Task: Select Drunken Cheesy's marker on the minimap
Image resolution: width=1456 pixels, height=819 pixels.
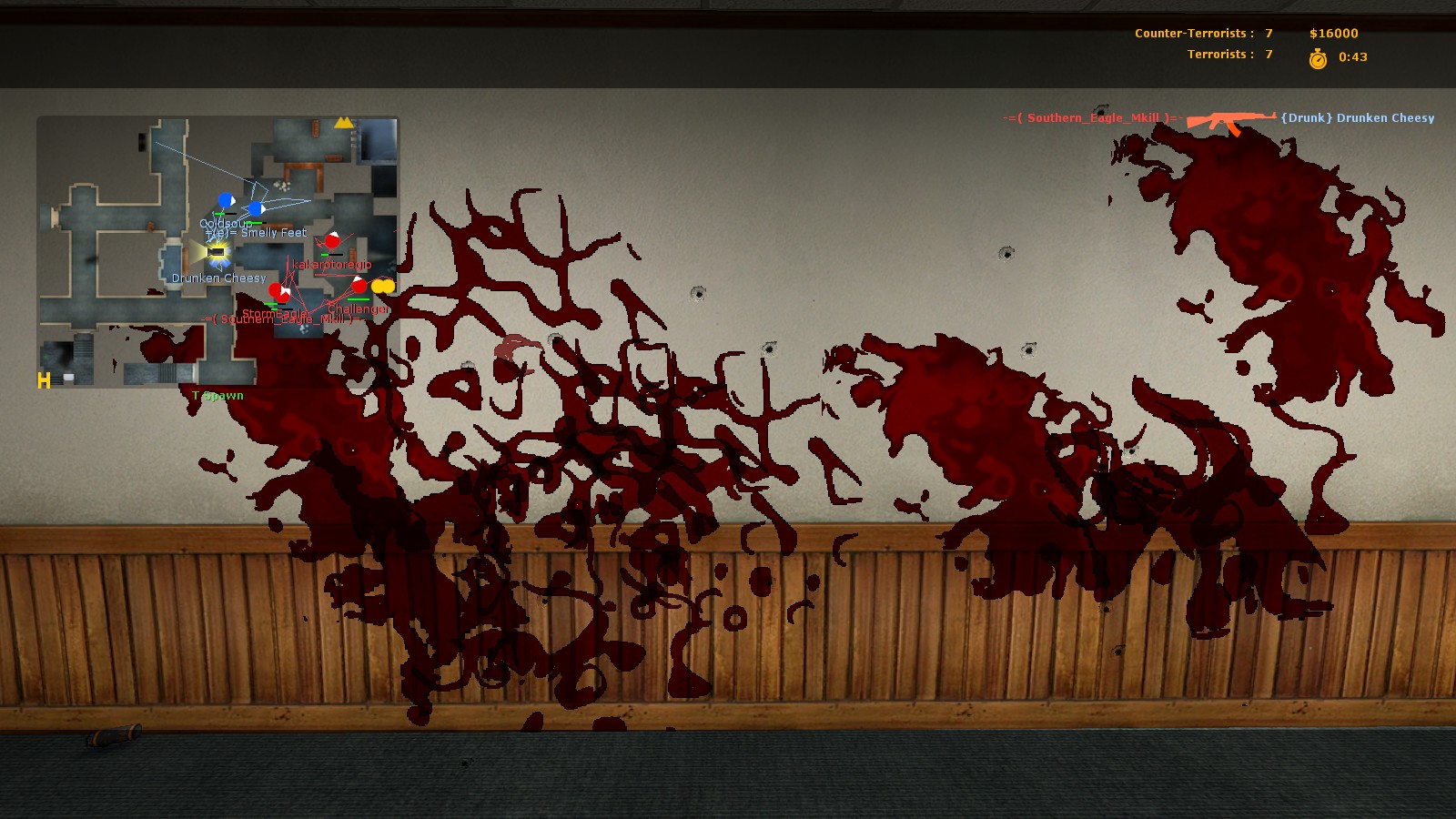Action: (x=217, y=251)
